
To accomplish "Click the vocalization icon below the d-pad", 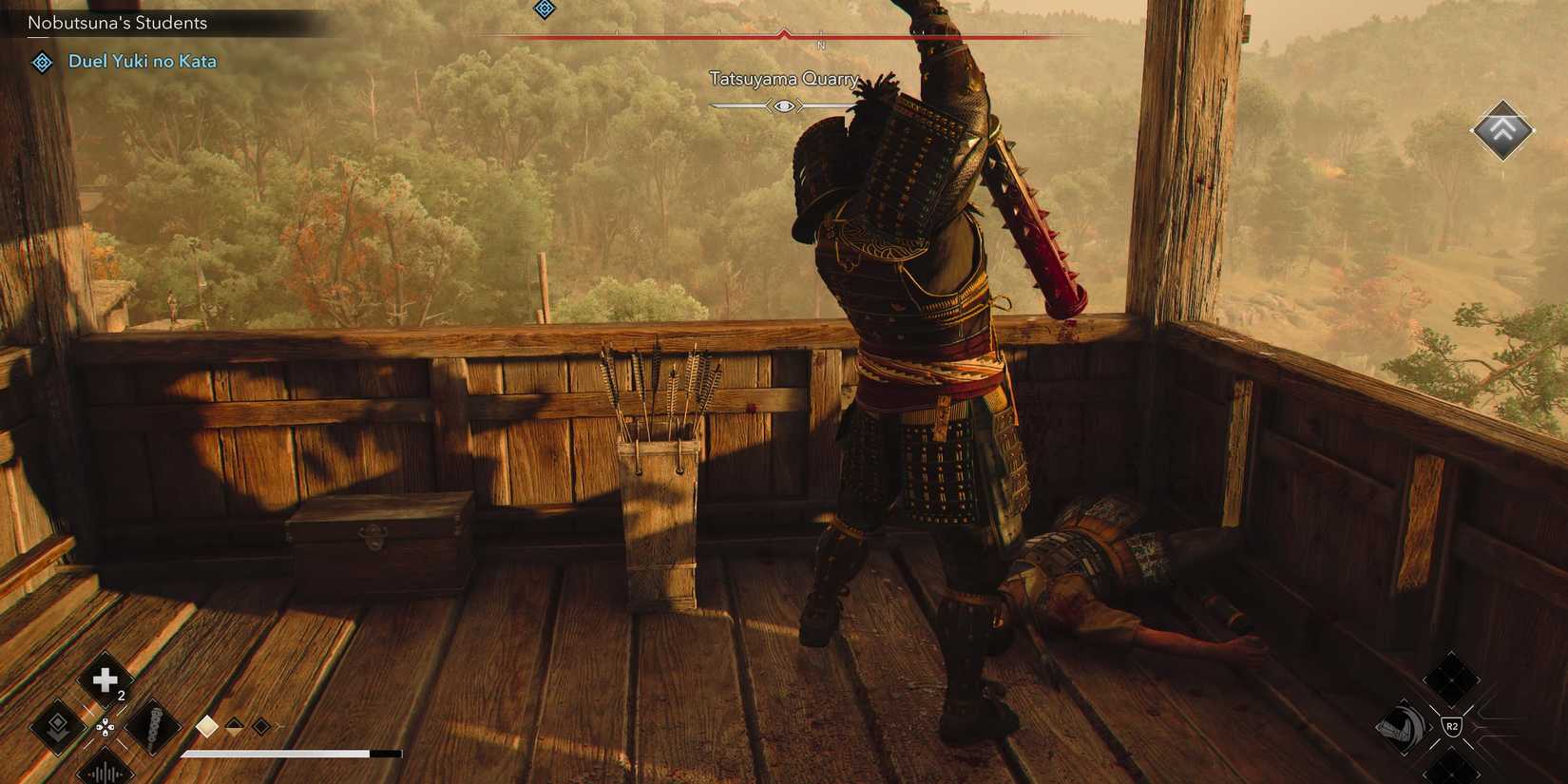I will click(105, 772).
